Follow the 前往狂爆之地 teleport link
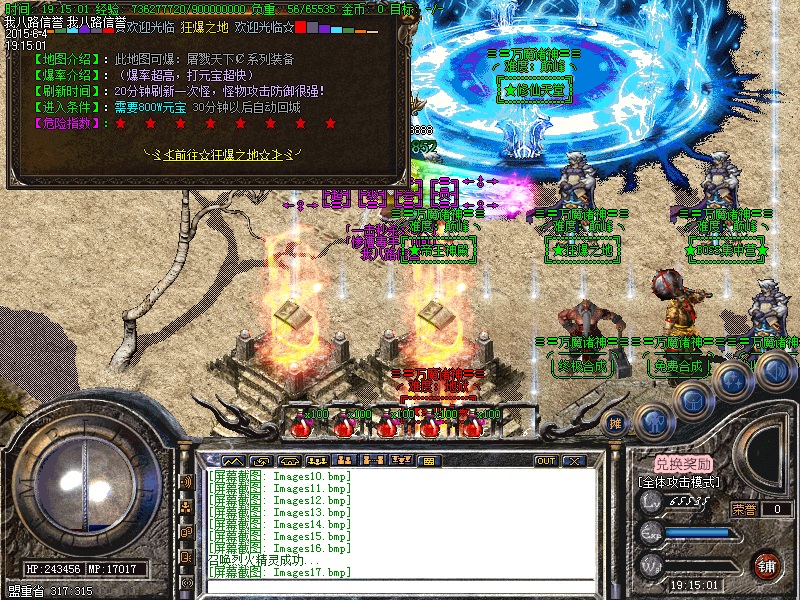 218,155
